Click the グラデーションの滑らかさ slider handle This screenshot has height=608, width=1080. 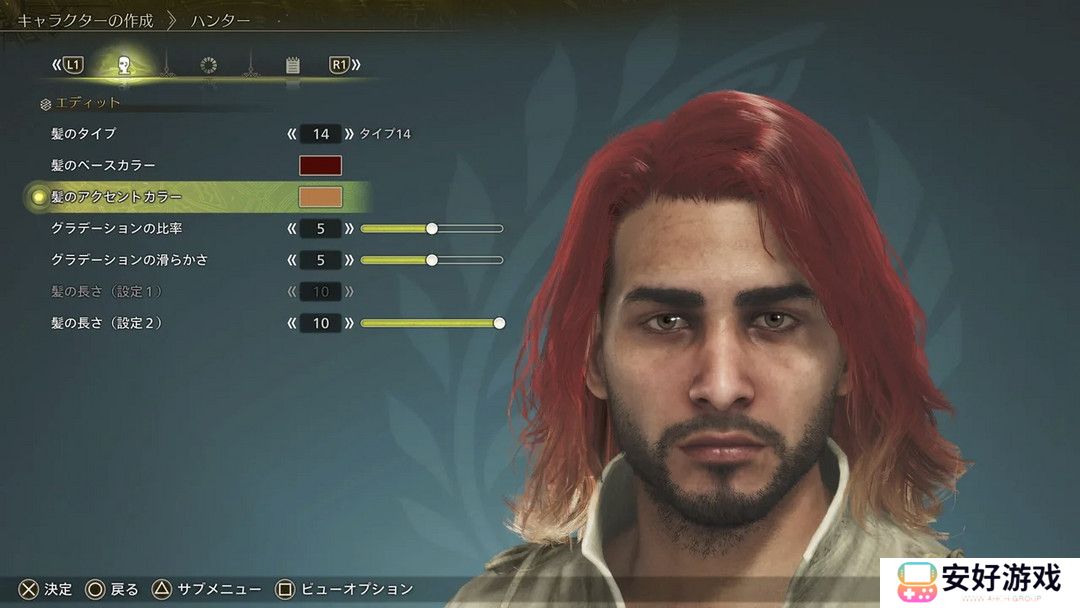pos(432,260)
